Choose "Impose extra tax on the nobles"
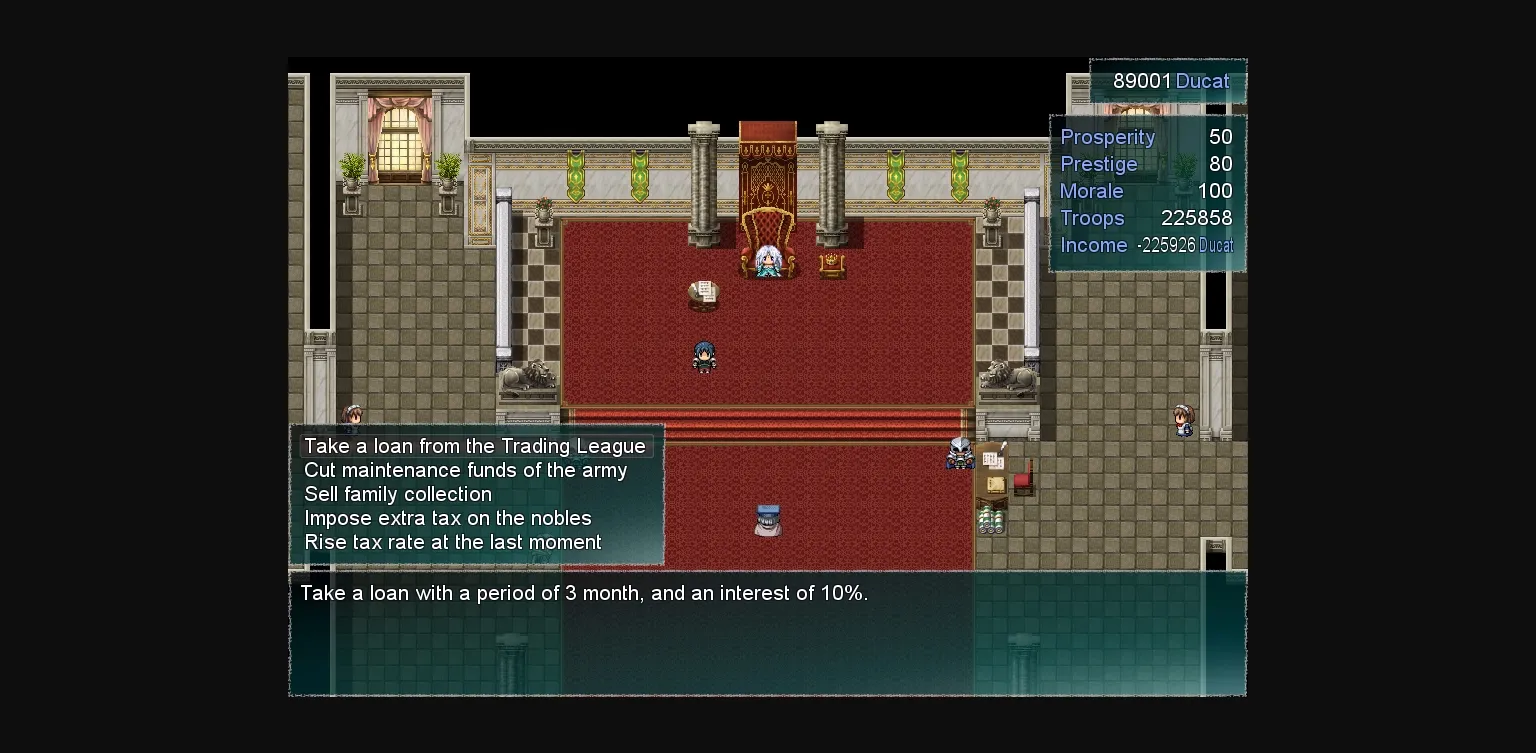 click(x=447, y=518)
